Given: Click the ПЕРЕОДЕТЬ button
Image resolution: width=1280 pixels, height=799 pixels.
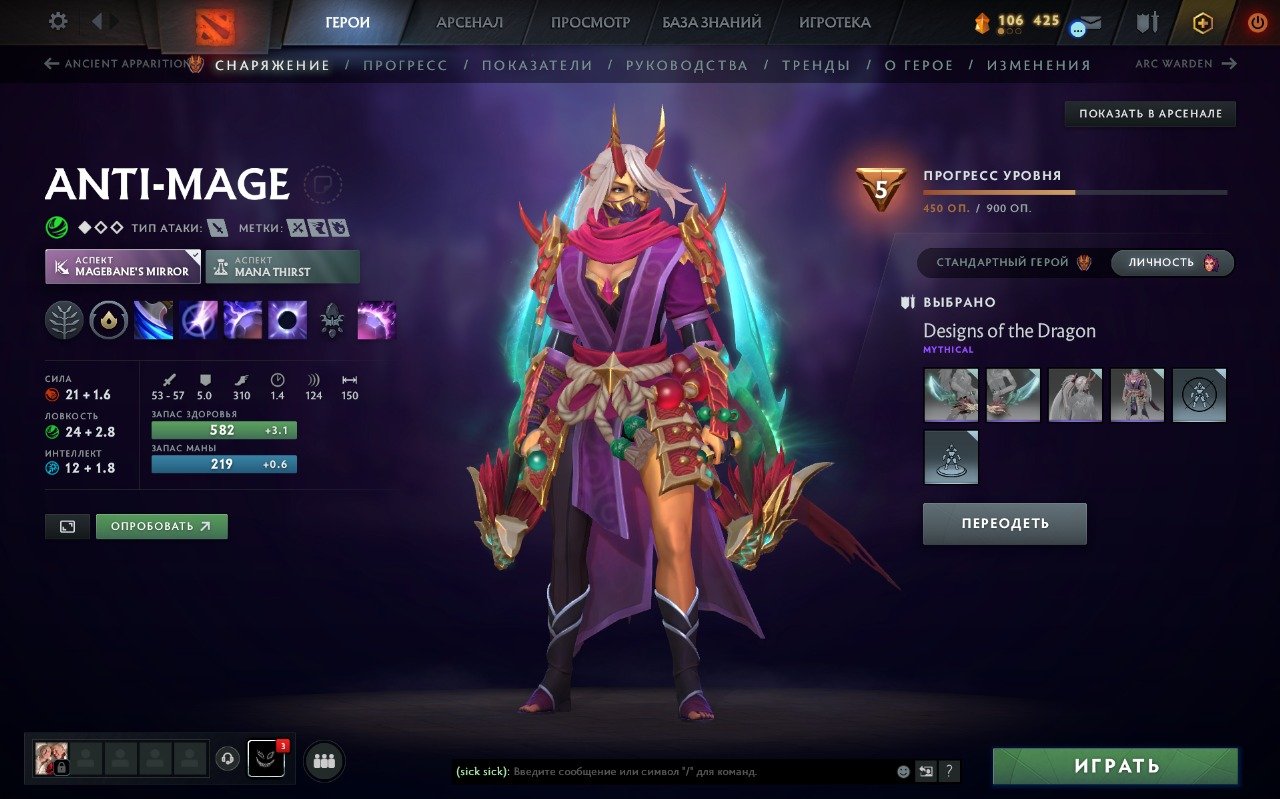Looking at the screenshot, I should tap(1004, 523).
